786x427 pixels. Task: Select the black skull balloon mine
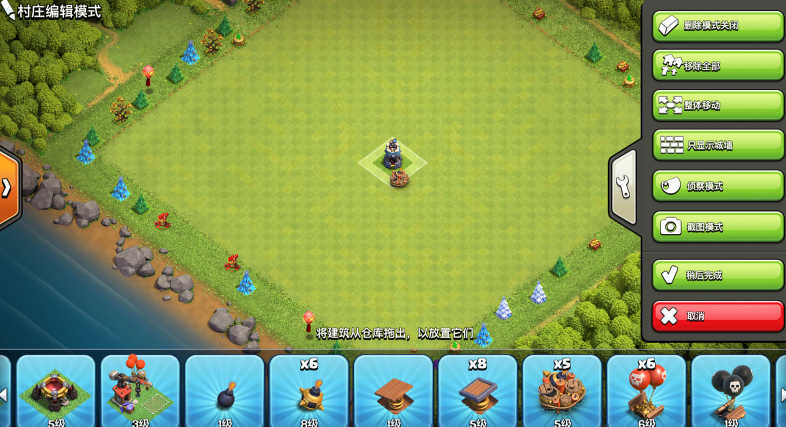coord(730,391)
